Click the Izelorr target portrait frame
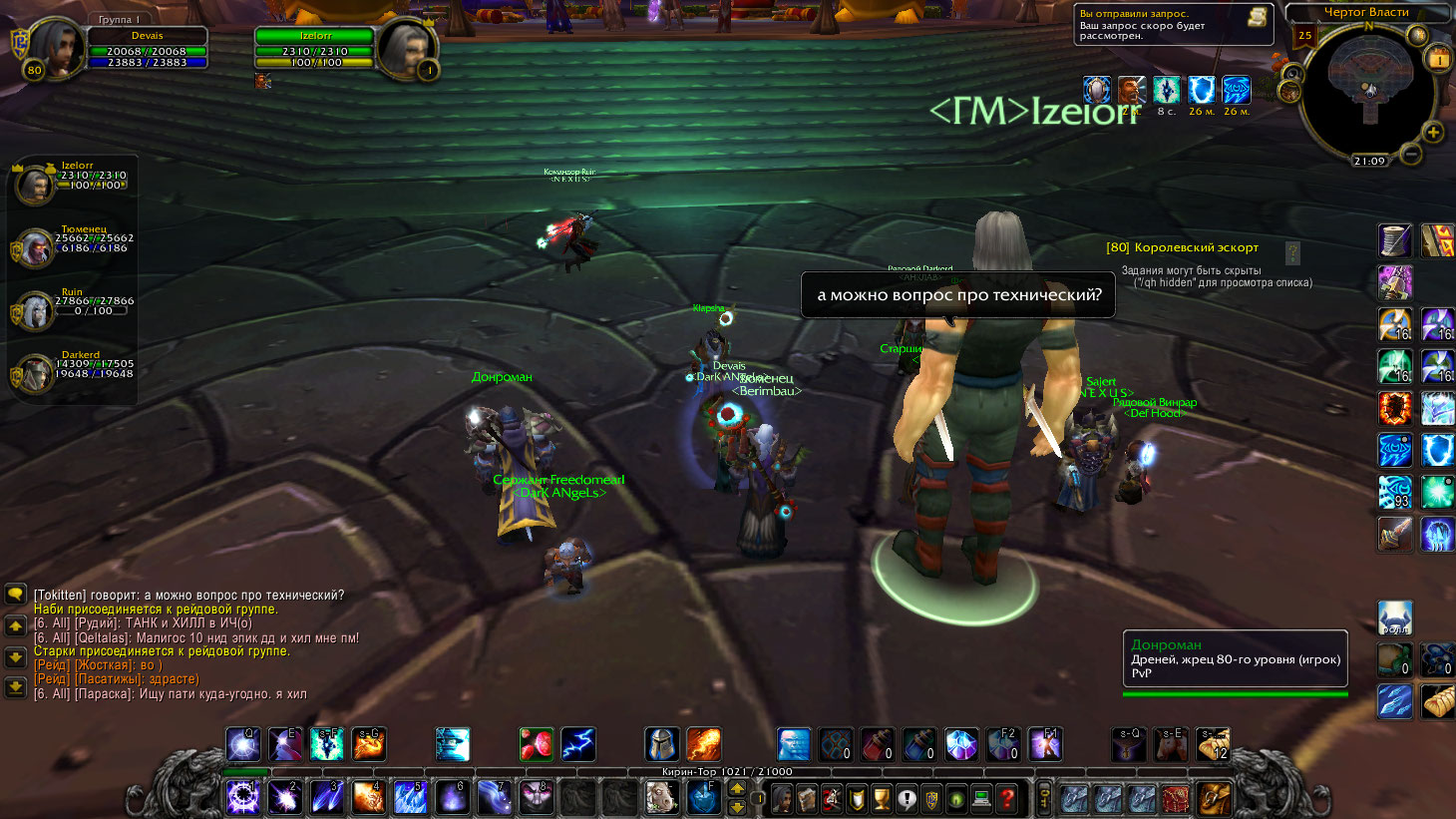1456x819 pixels. pos(407,47)
